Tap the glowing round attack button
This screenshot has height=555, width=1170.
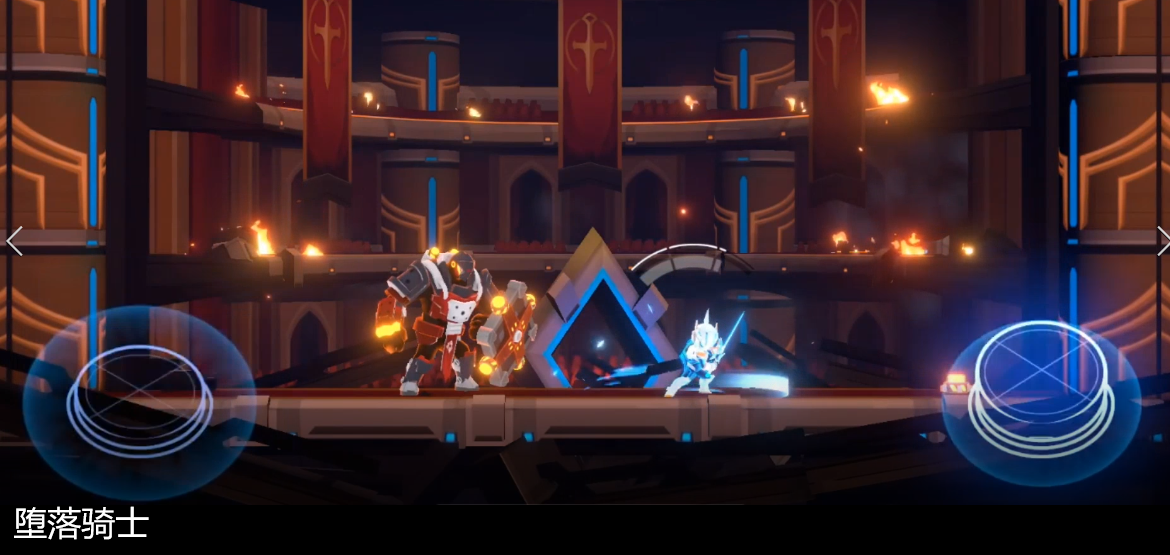[1042, 385]
